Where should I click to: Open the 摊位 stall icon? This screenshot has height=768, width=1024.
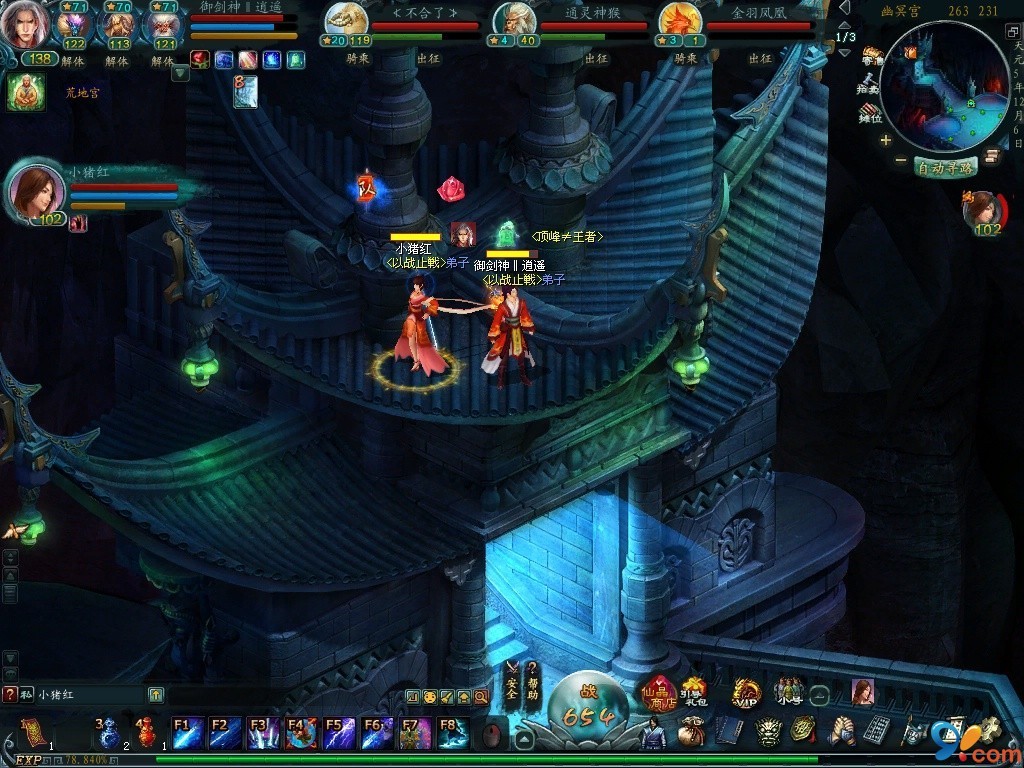pyautogui.click(x=871, y=113)
